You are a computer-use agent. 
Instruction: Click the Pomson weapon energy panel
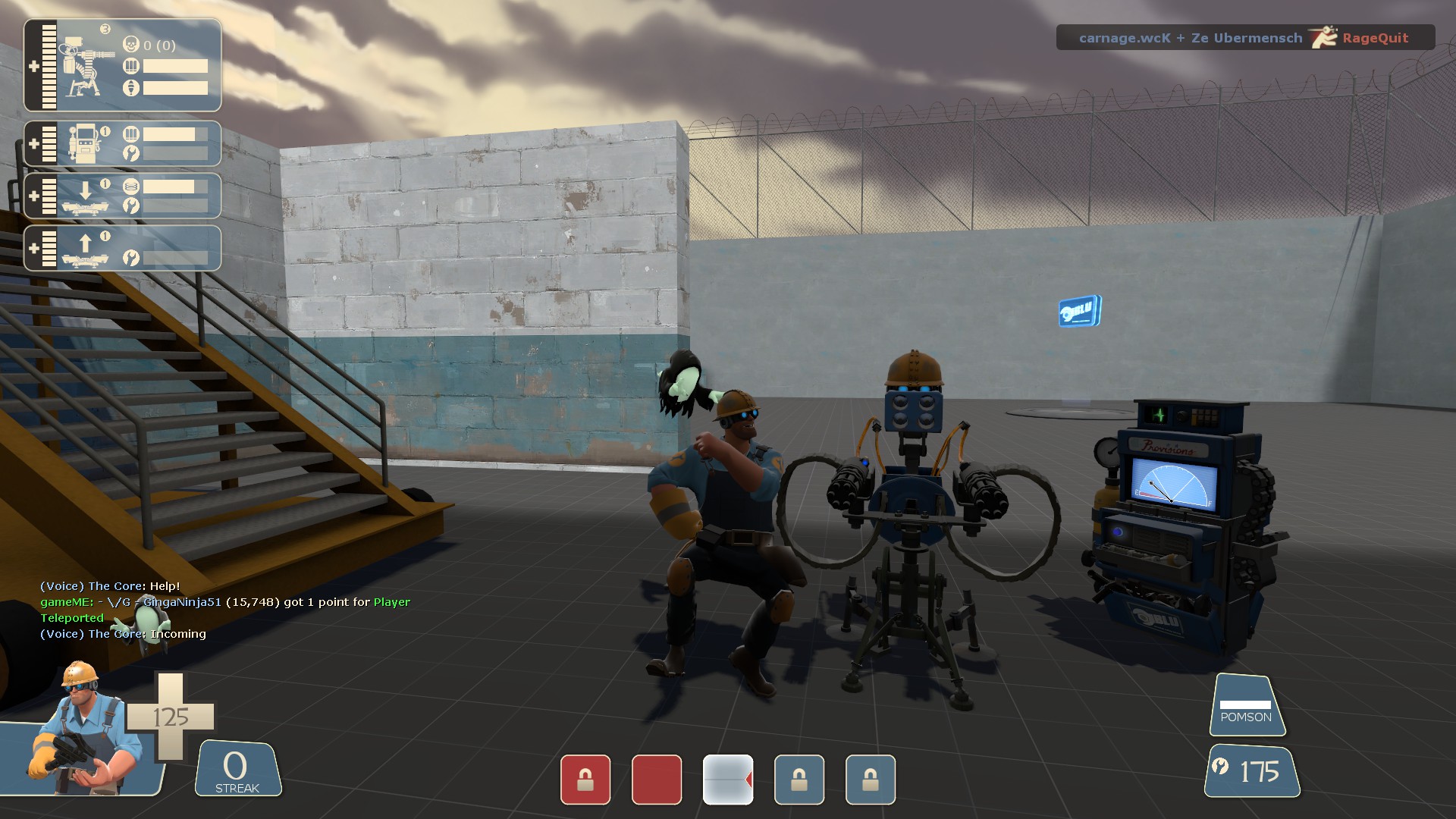1246,706
